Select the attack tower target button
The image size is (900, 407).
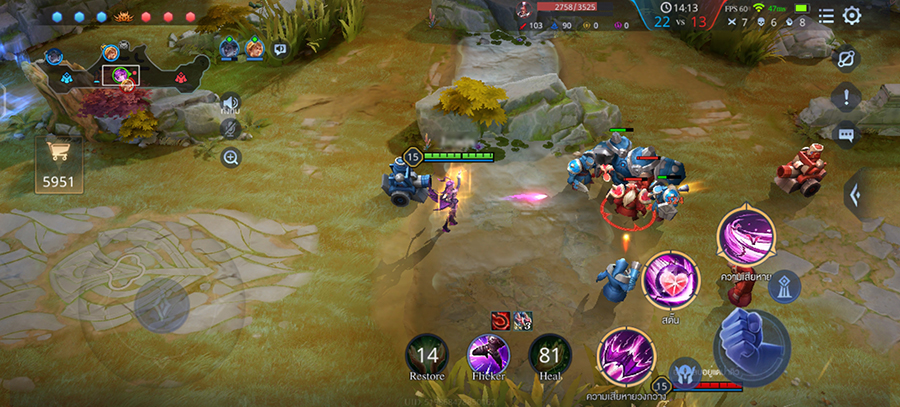pos(784,286)
